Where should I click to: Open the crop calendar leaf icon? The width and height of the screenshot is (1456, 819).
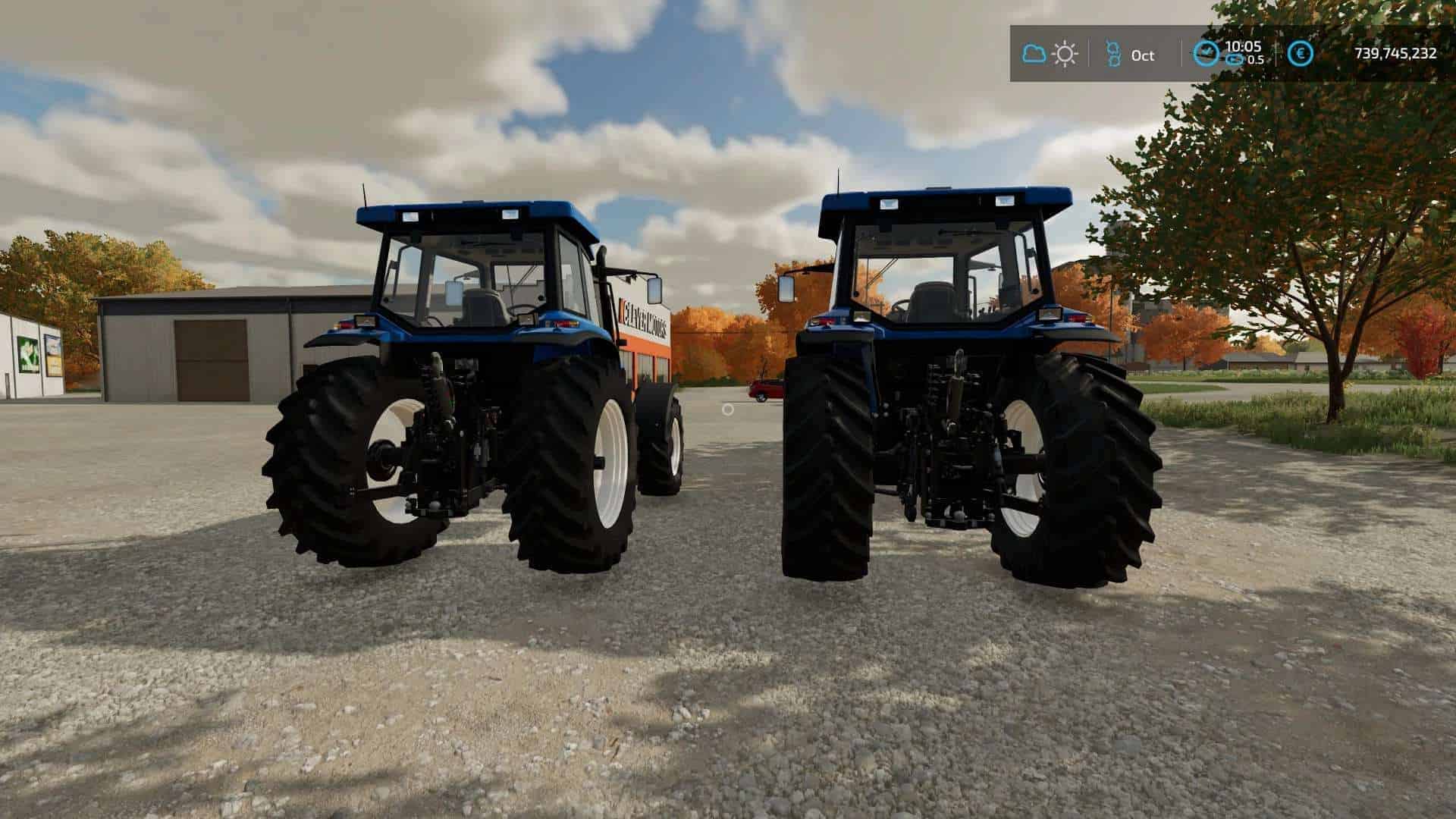tap(1115, 53)
